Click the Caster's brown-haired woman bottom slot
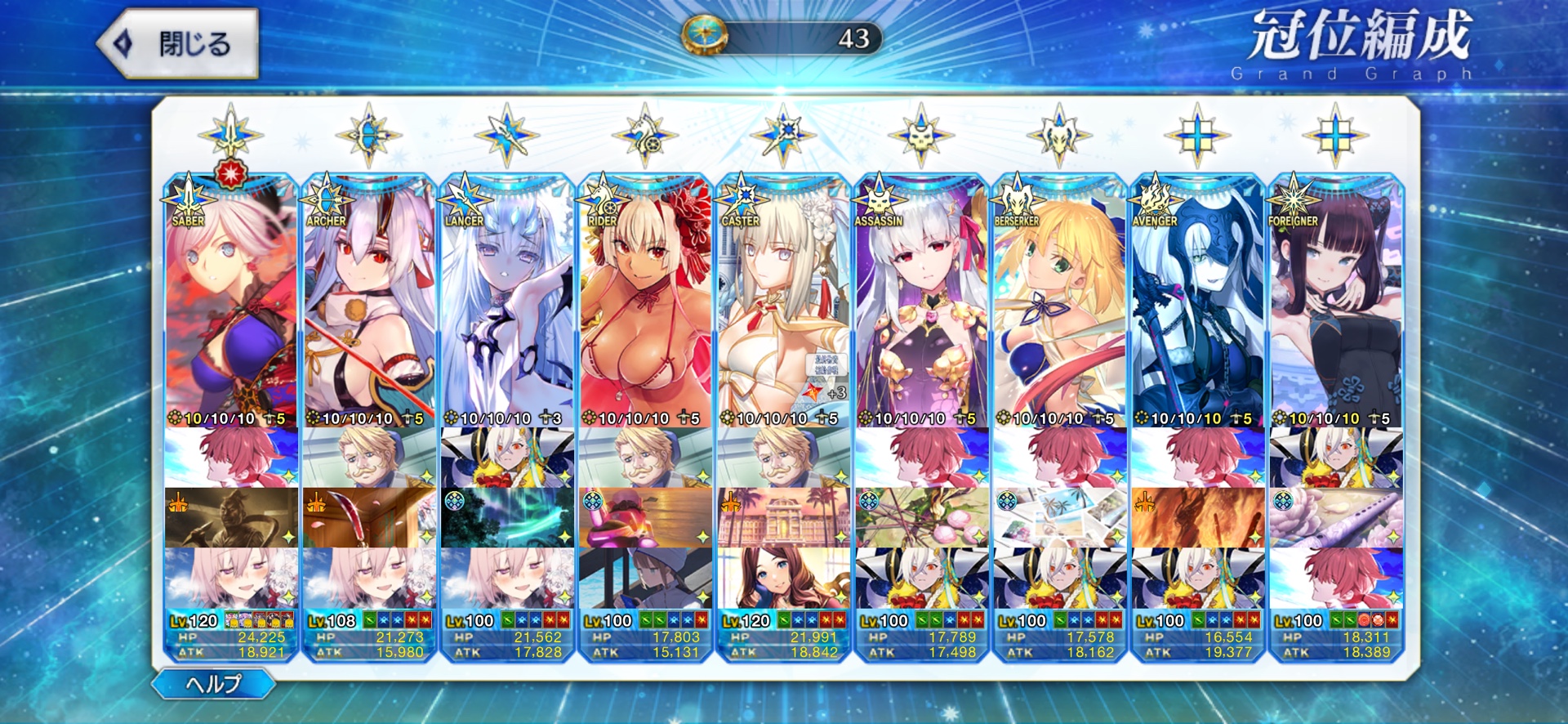Image resolution: width=1568 pixels, height=724 pixels. [783, 578]
